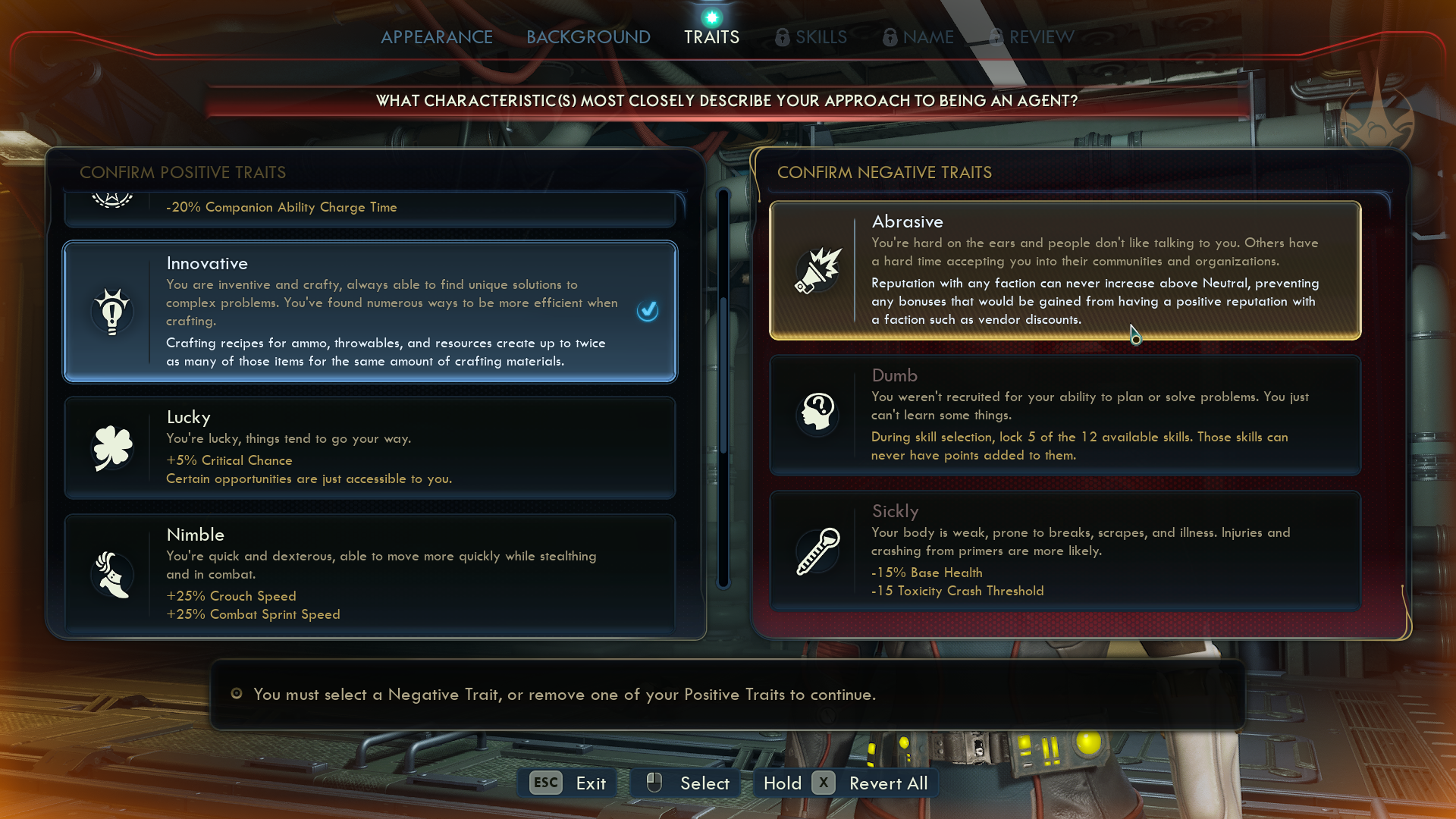Pick the Nimble positive trait
The height and width of the screenshot is (819, 1456).
point(369,573)
